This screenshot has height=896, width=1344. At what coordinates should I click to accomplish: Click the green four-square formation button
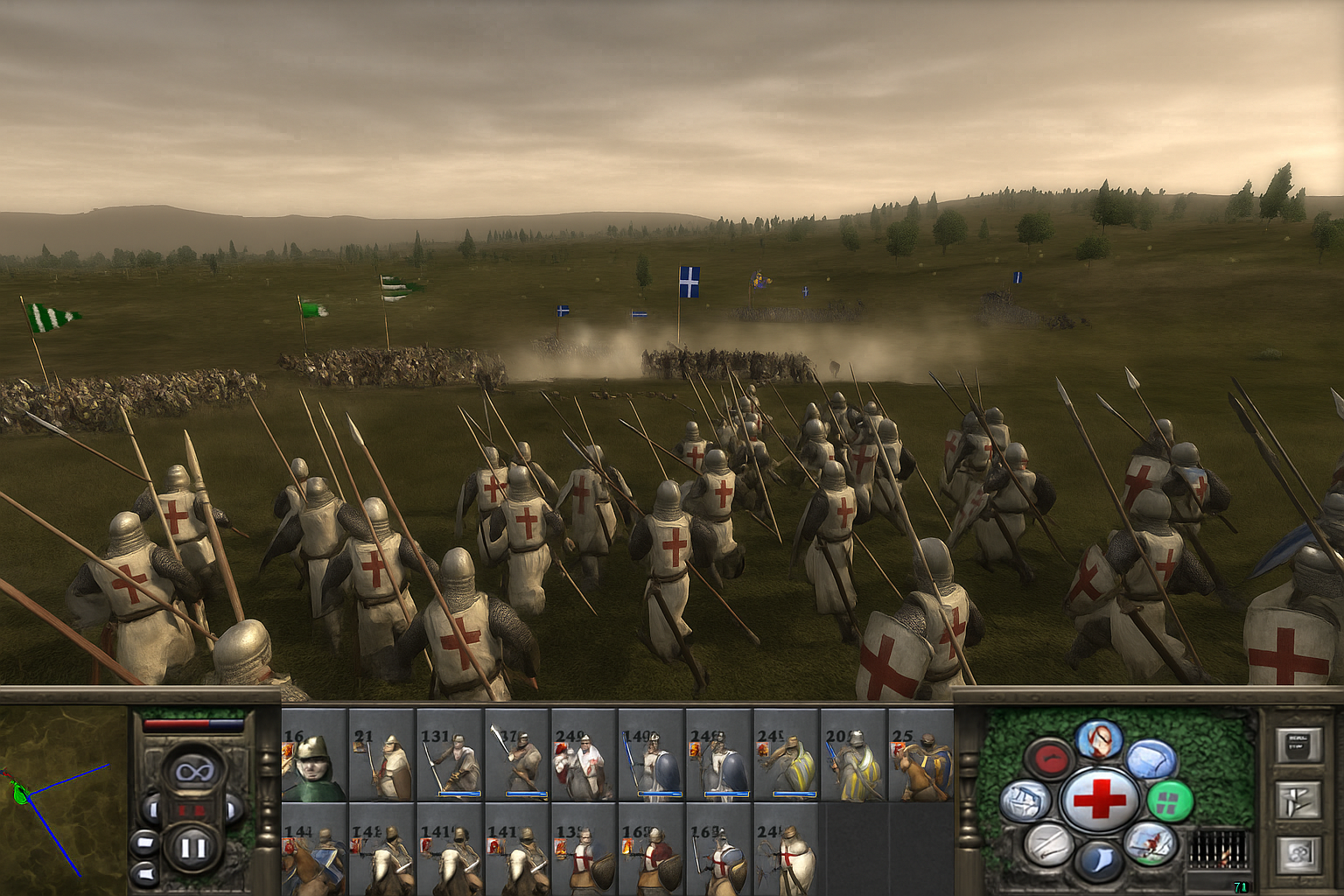(x=1169, y=800)
